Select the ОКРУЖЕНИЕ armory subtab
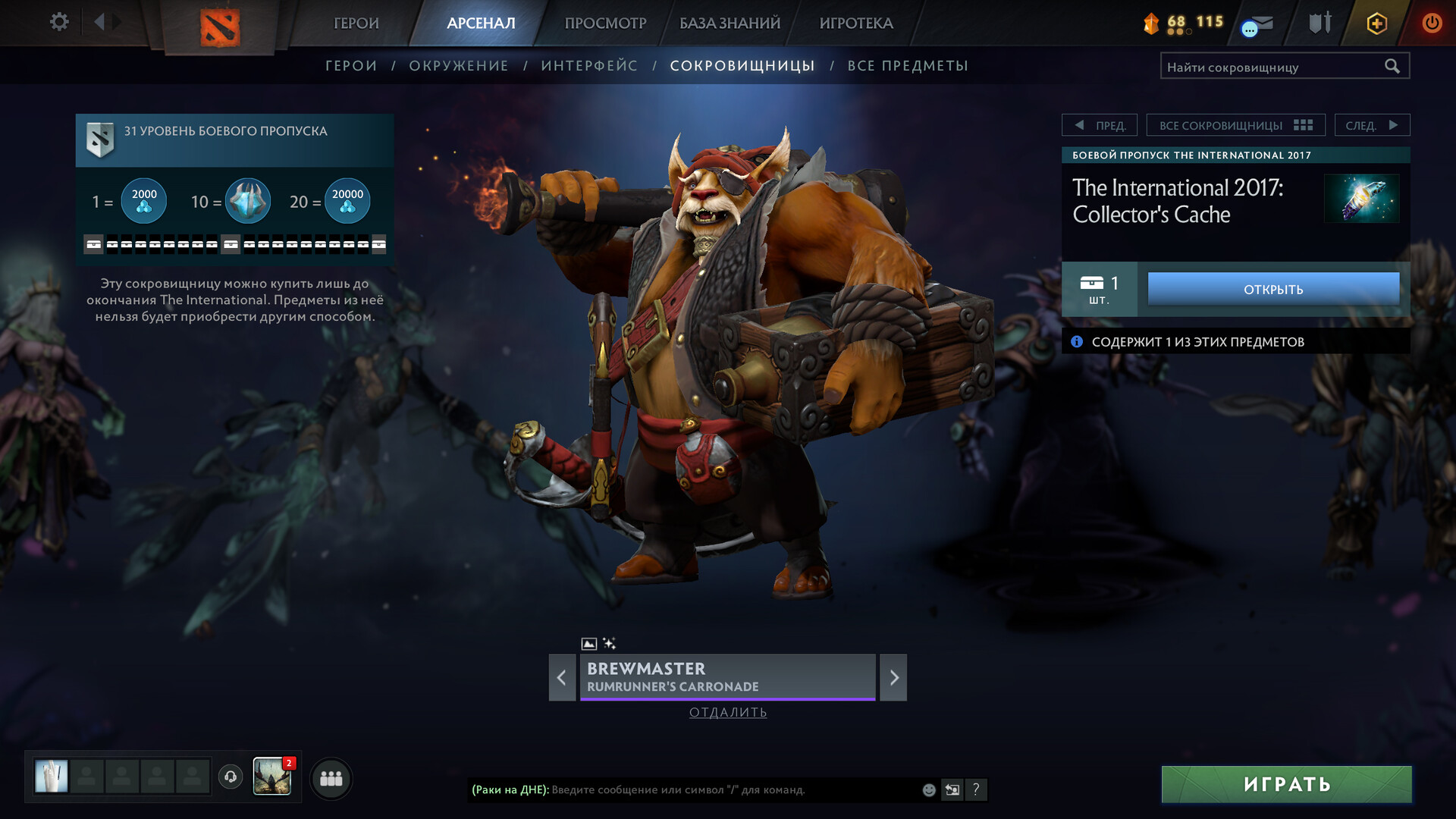Image resolution: width=1456 pixels, height=819 pixels. pos(459,66)
